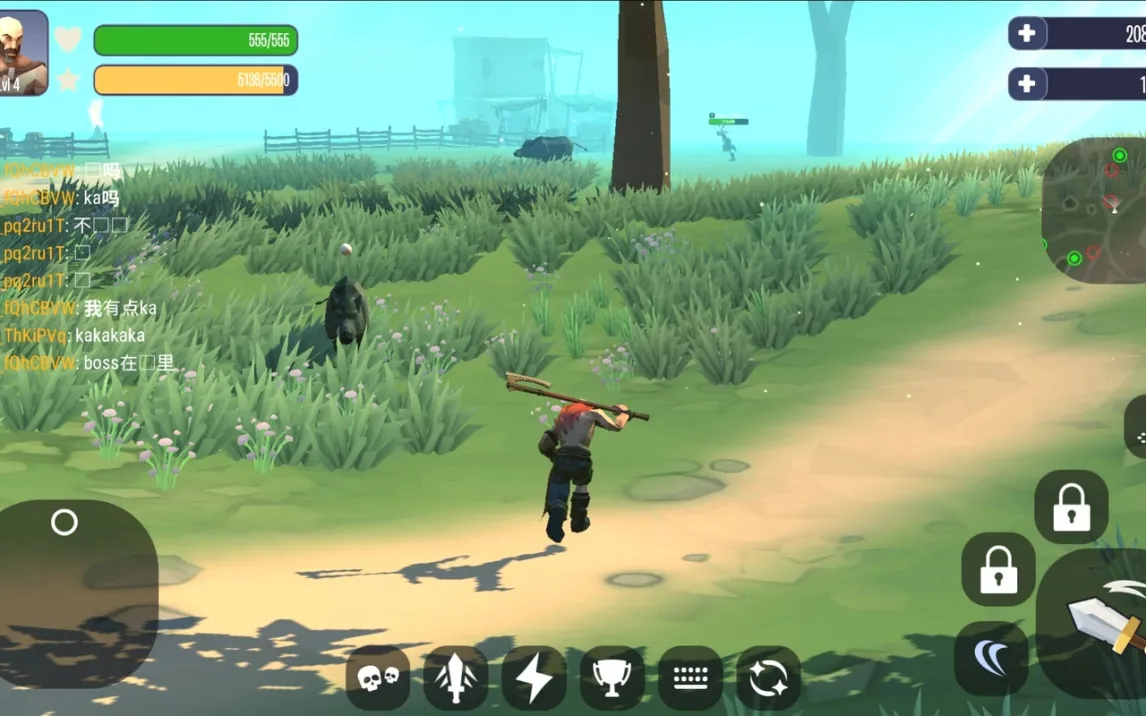This screenshot has width=1146, height=716.
Task: Open the trophy achievements icon
Action: (612, 678)
